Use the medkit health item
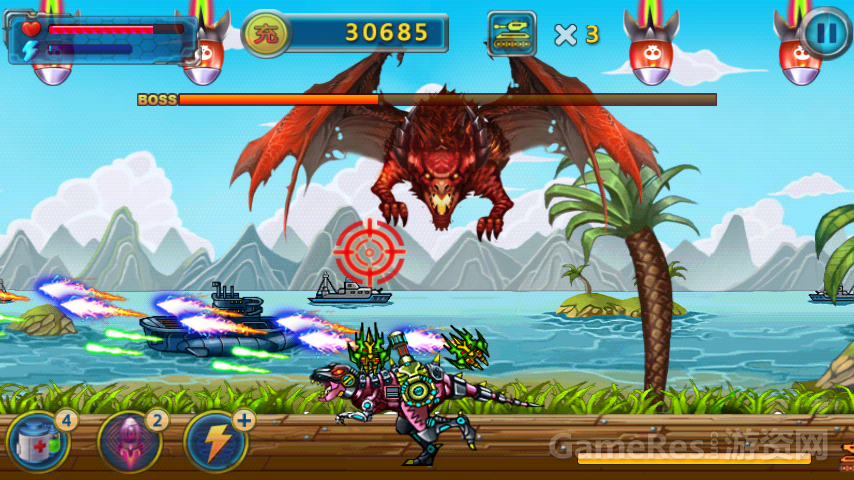The image size is (854, 480). pos(38,442)
